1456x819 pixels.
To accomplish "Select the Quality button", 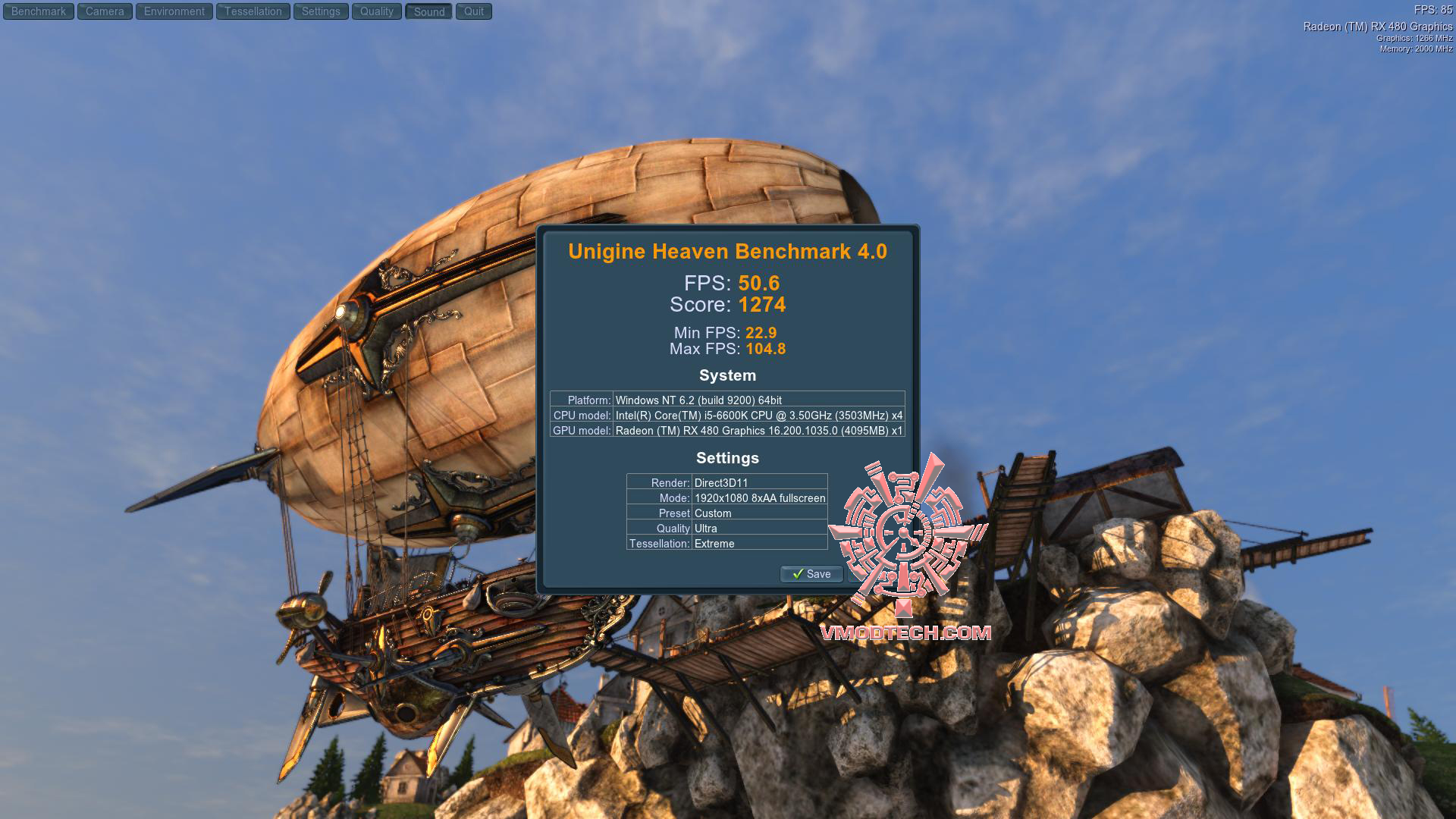I will pos(377,11).
